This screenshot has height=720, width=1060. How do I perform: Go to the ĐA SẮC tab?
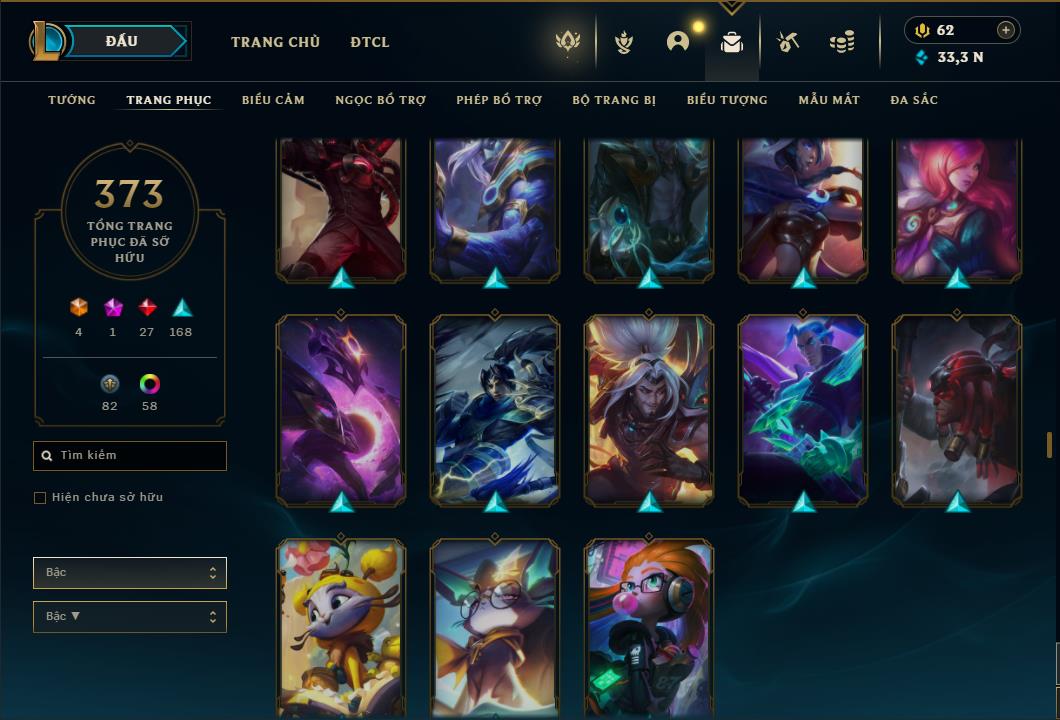tap(914, 100)
